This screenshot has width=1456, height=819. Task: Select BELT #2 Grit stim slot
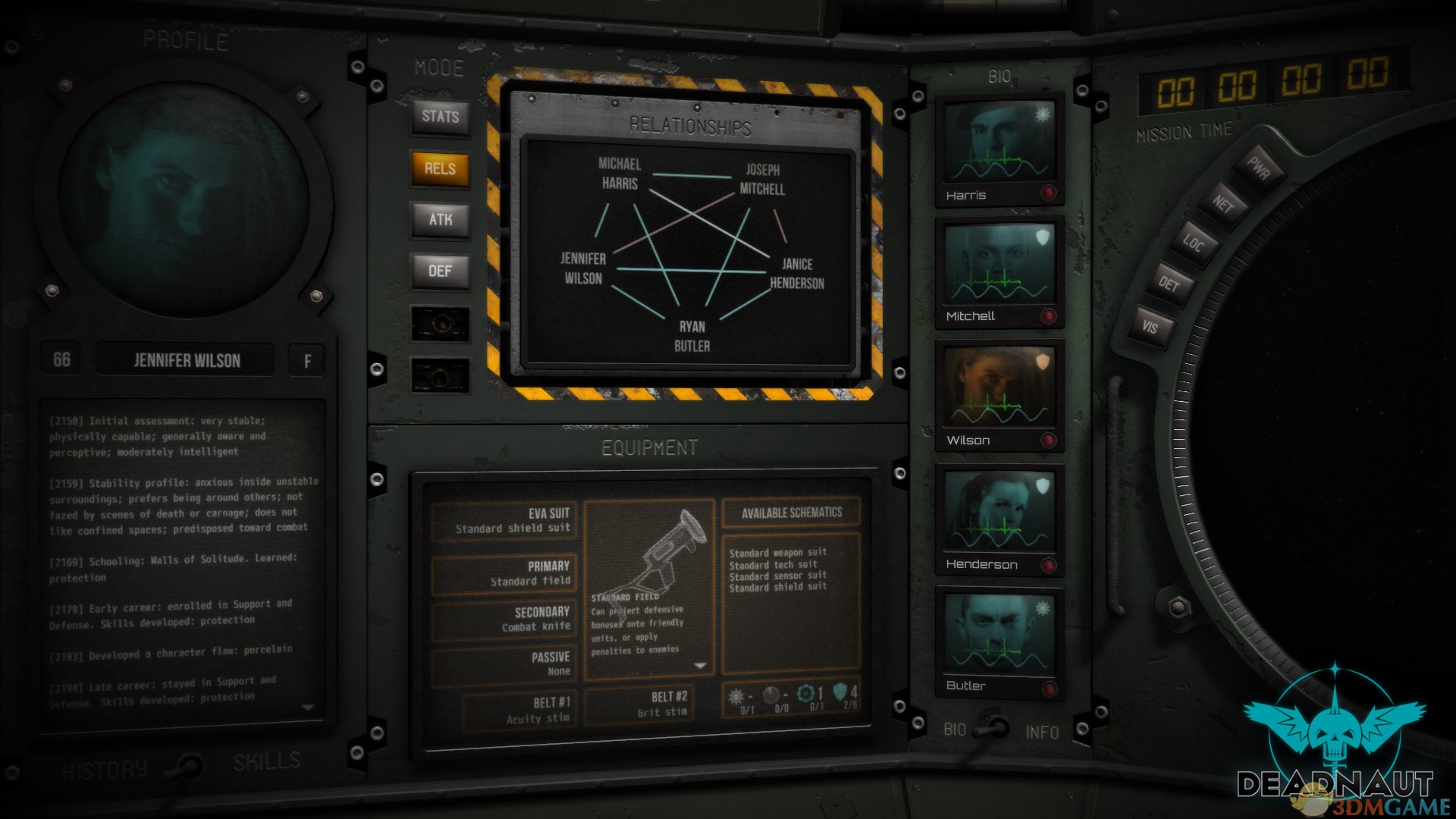[639, 705]
